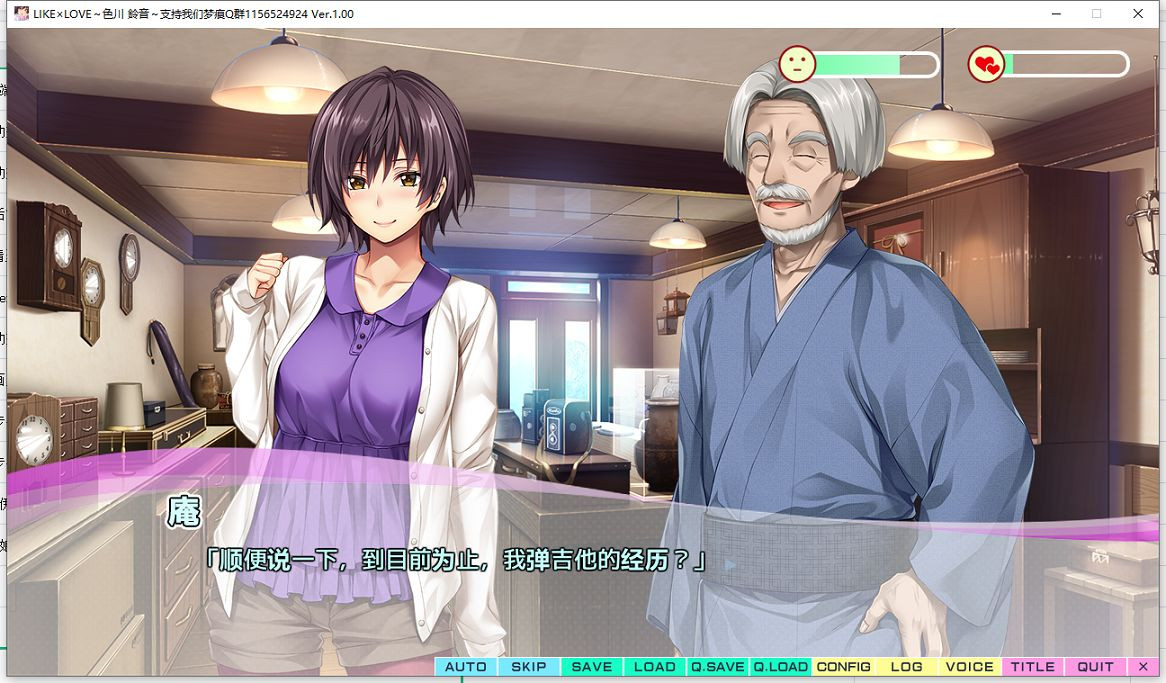The image size is (1166, 683).
Task: Click Q.SAVE to quick save
Action: pyautogui.click(x=718, y=667)
